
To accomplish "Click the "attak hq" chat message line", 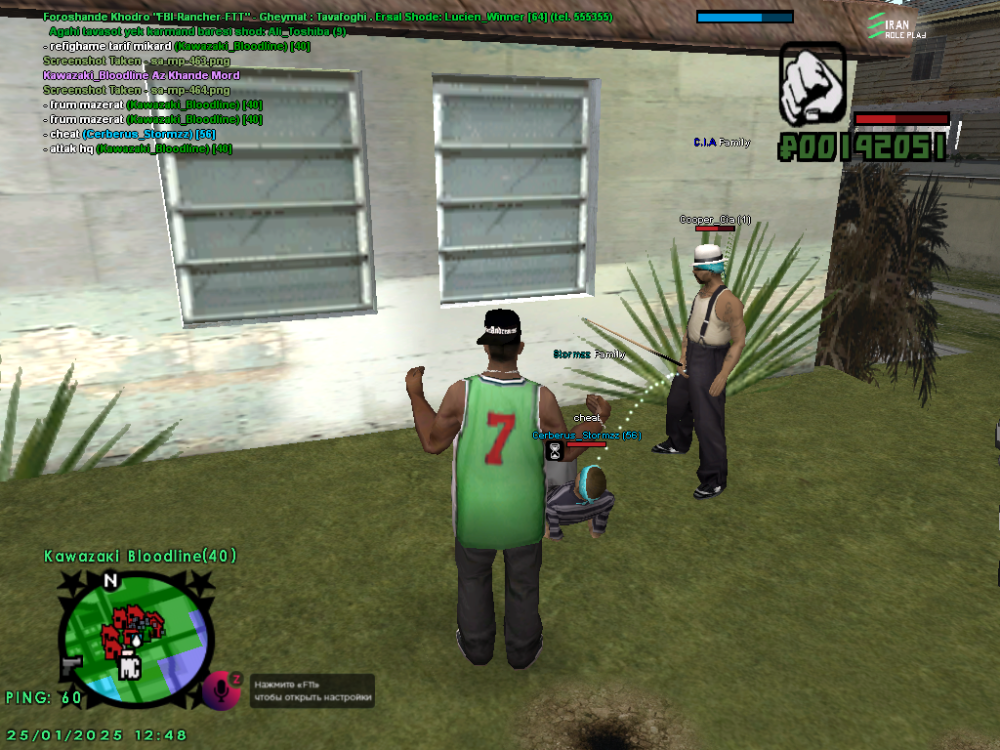I will [137, 148].
